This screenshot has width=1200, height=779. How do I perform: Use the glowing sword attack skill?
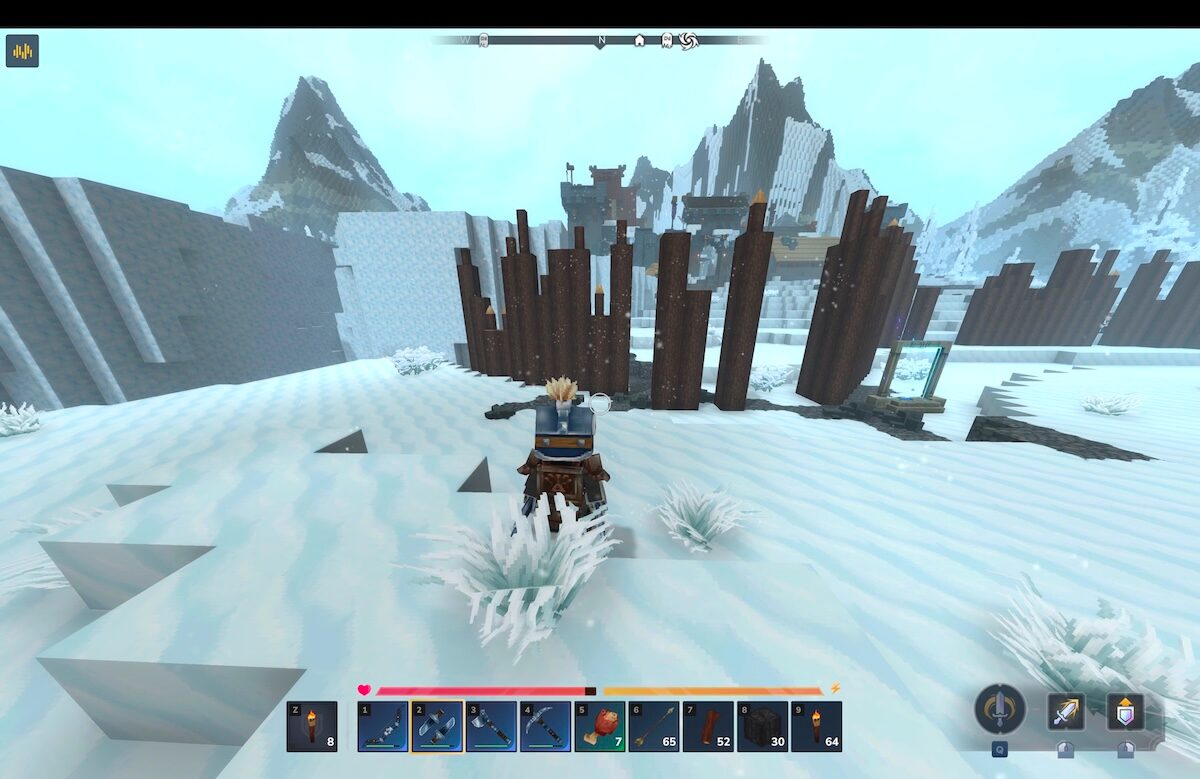click(x=1066, y=711)
